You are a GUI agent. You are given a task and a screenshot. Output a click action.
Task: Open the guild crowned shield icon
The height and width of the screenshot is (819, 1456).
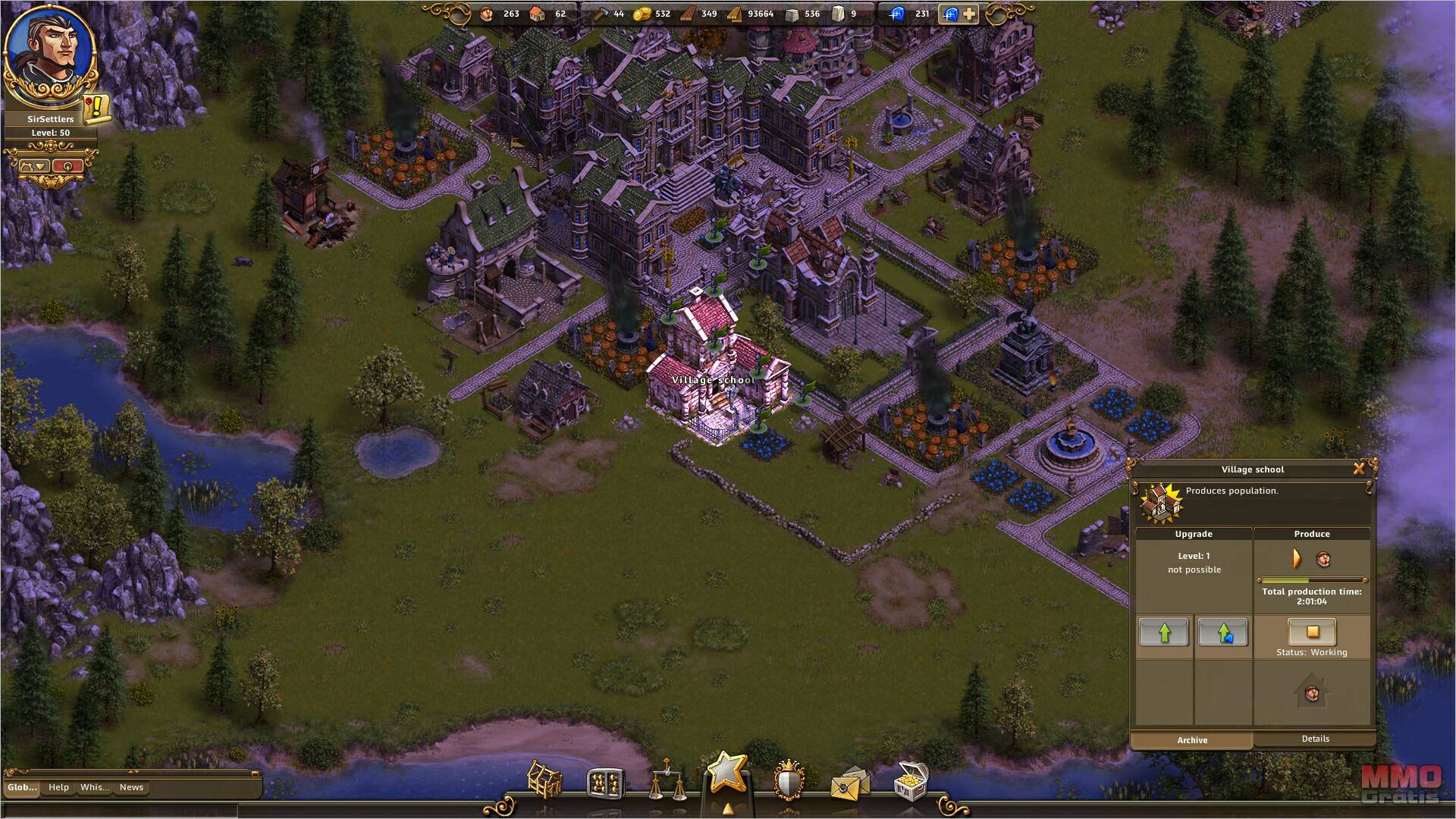(x=789, y=780)
